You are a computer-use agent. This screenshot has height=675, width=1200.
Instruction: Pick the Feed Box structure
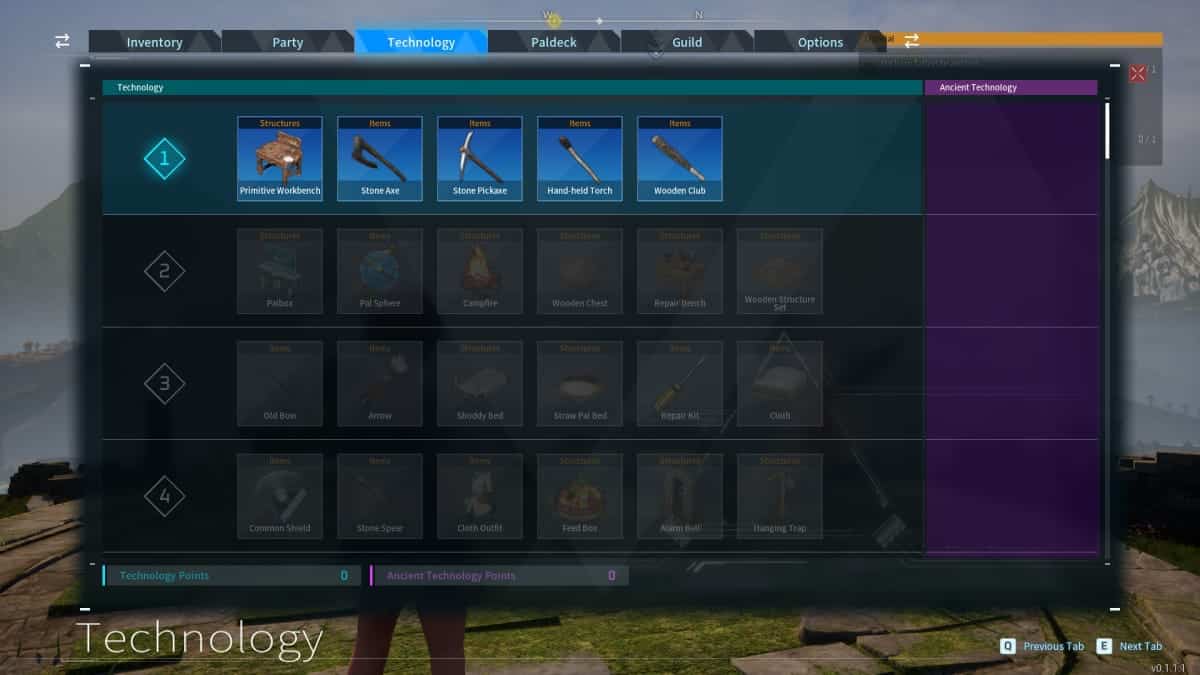580,496
